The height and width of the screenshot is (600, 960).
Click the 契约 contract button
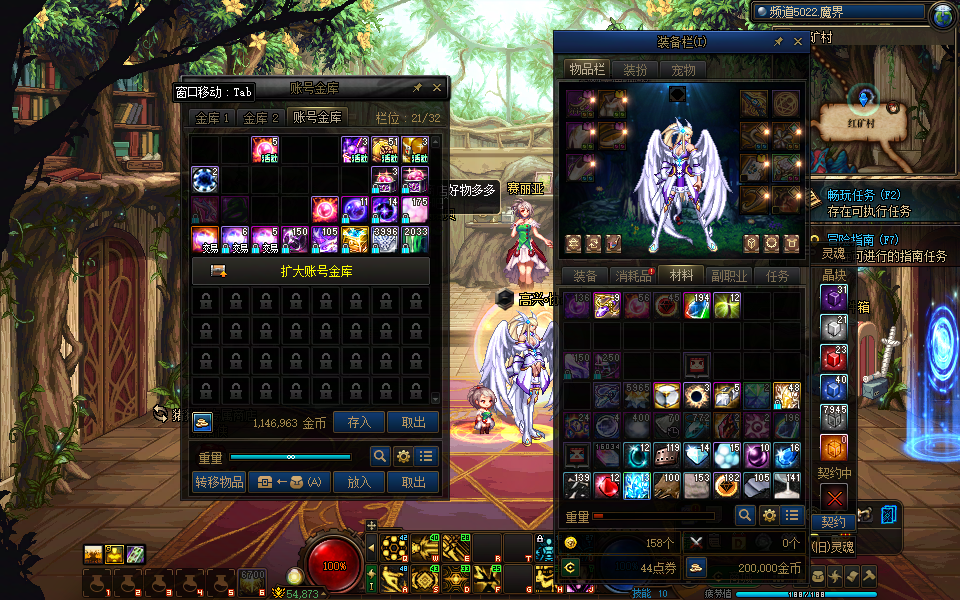(x=833, y=522)
